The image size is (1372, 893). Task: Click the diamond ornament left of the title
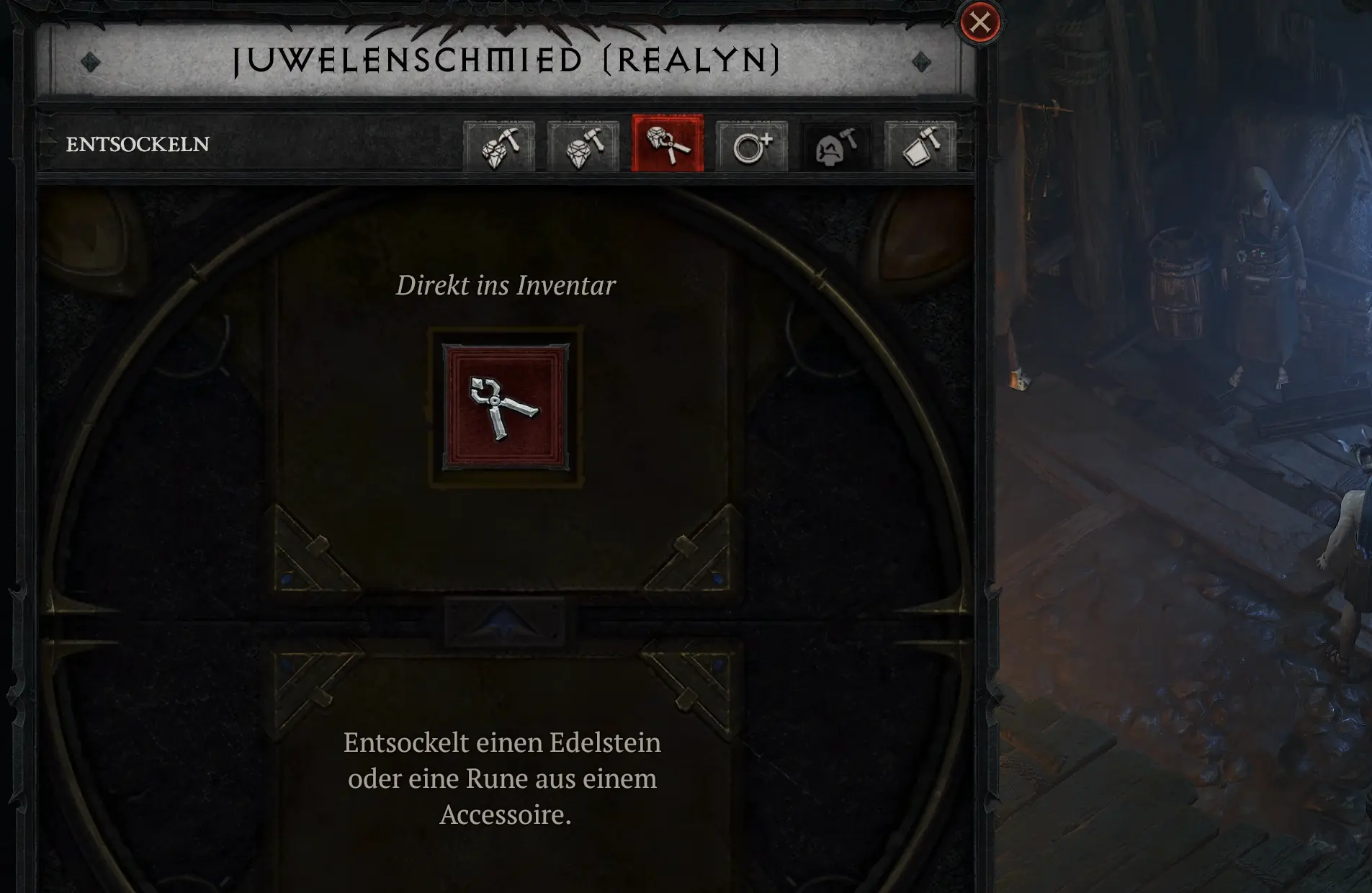point(89,63)
